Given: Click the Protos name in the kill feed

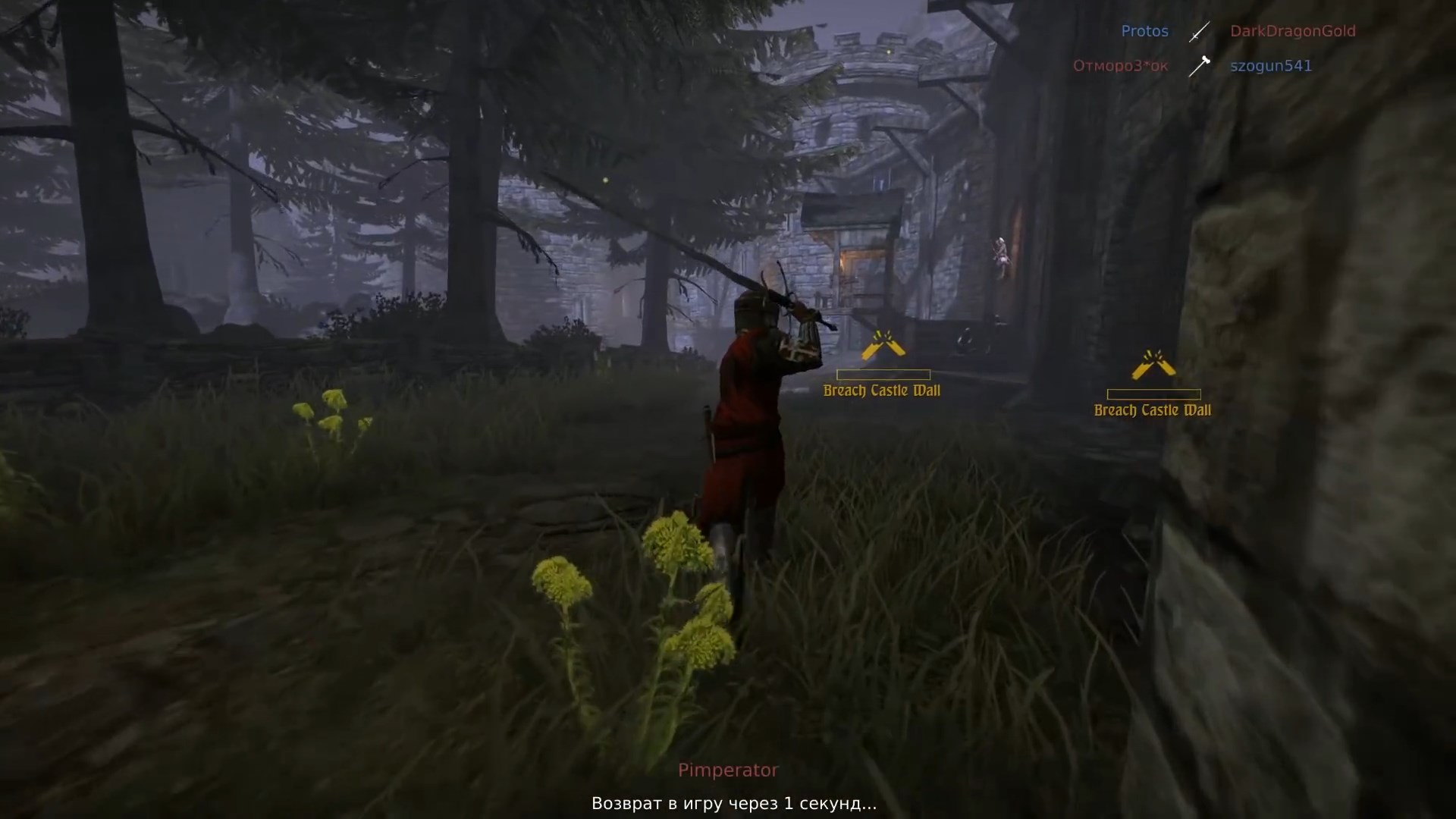Looking at the screenshot, I should 1145,31.
